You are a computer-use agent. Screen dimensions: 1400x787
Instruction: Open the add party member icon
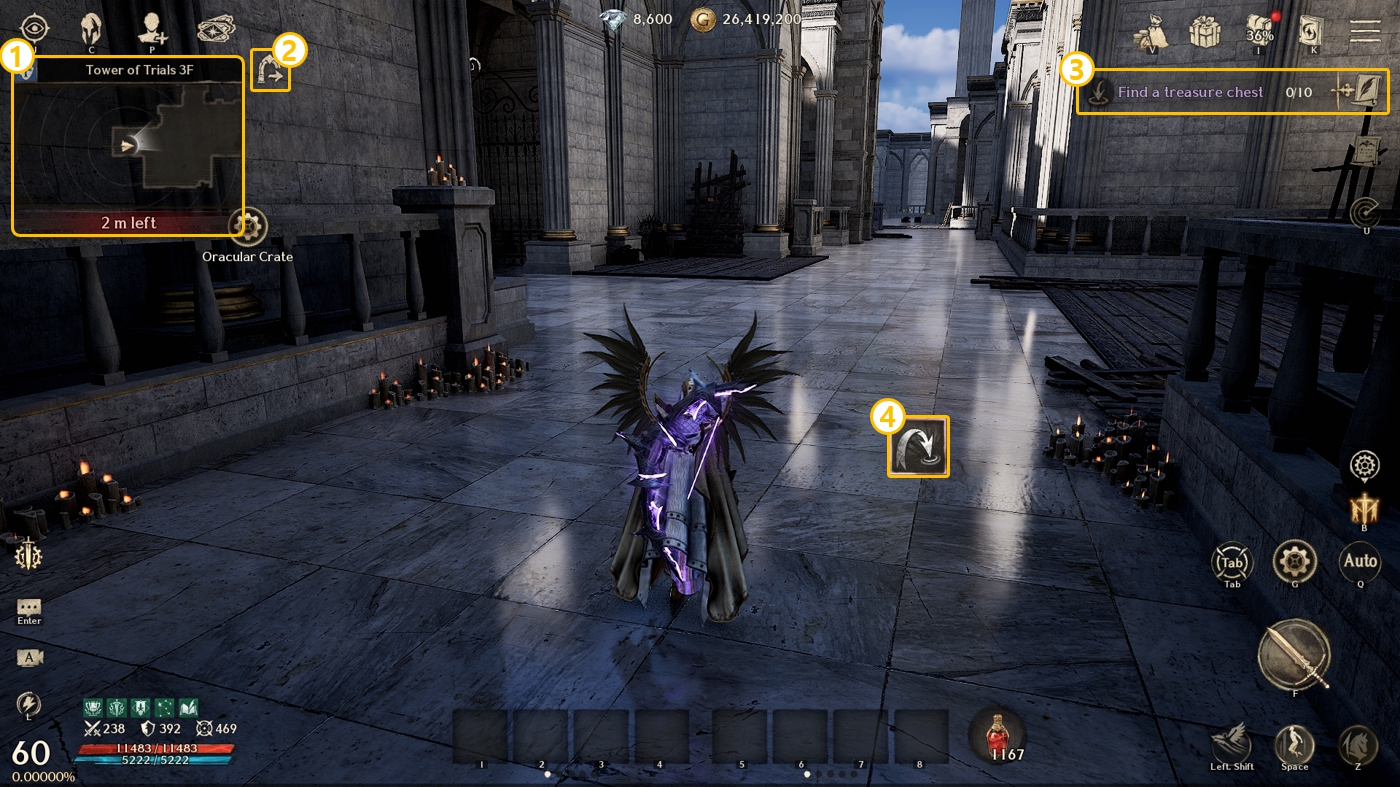(152, 27)
